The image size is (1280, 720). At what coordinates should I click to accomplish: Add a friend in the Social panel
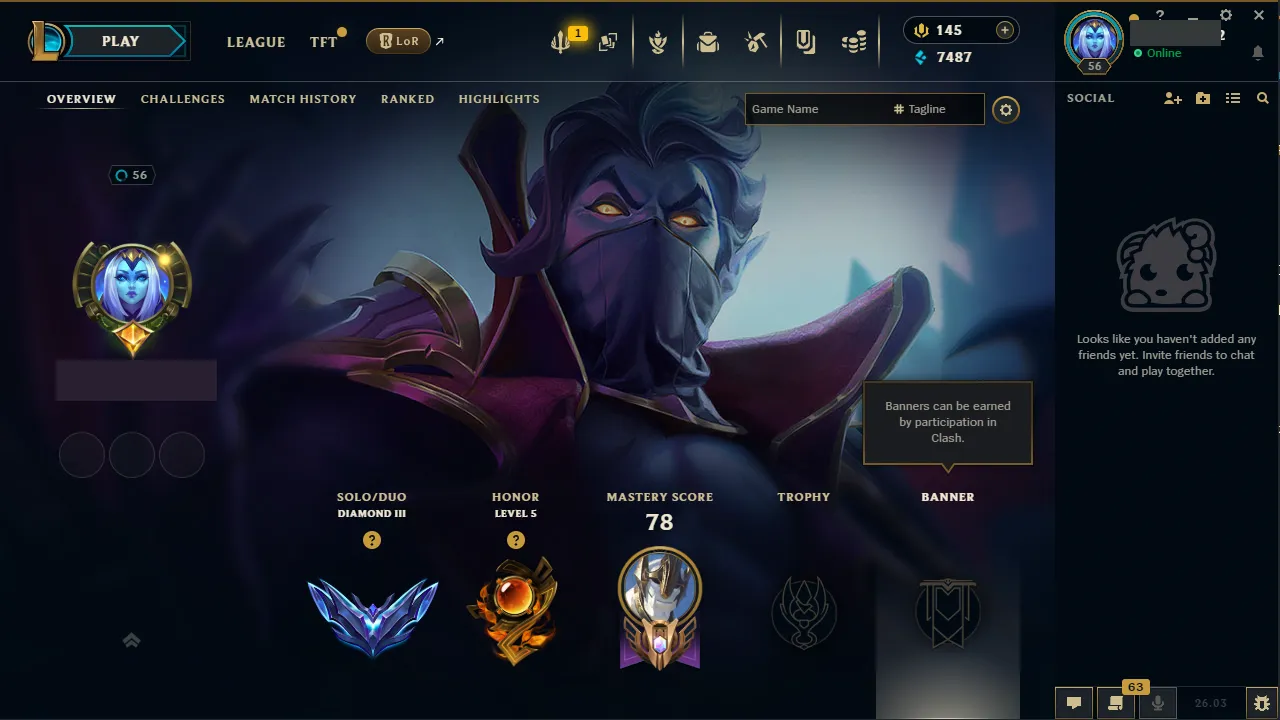[x=1171, y=98]
